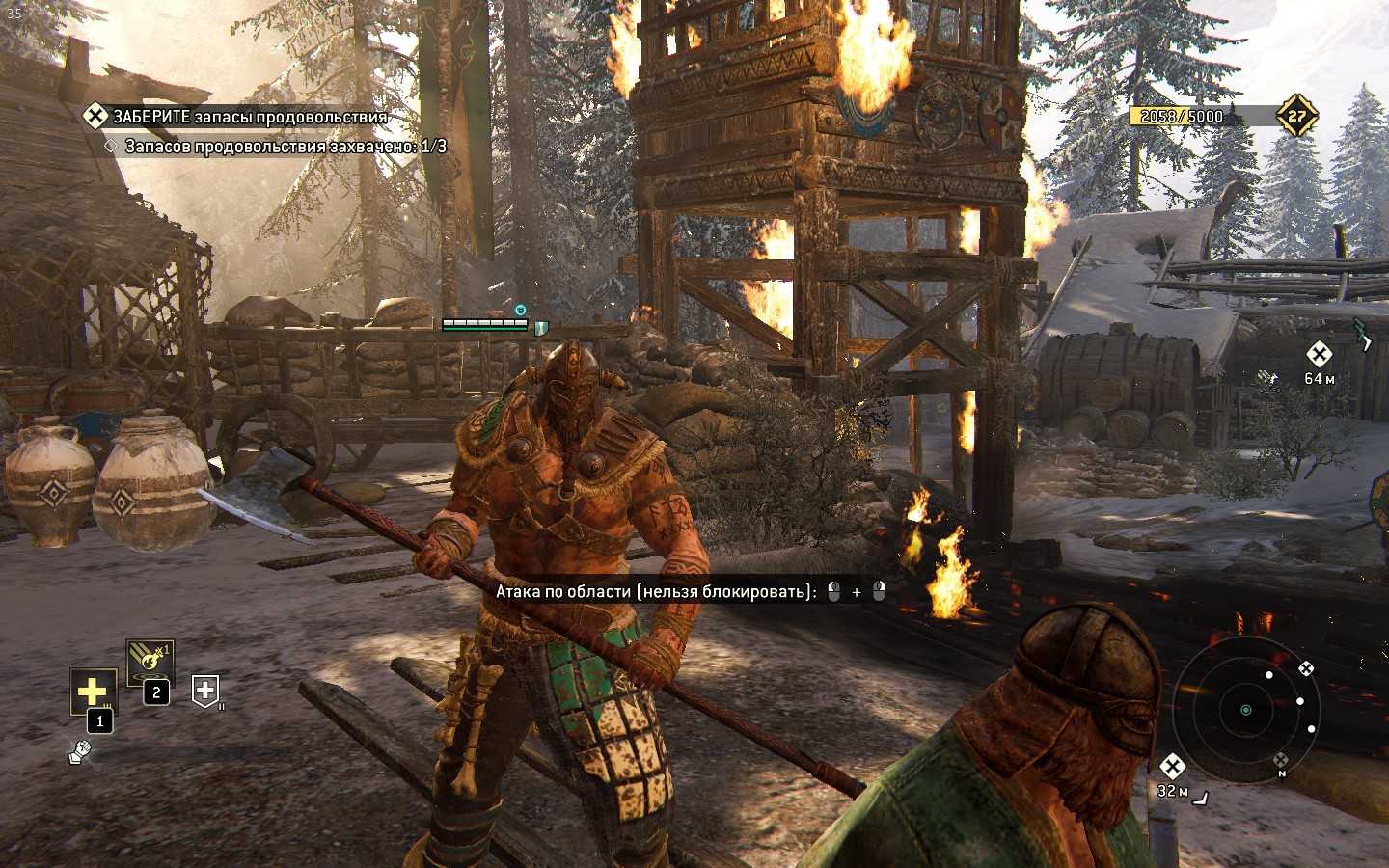Click the level 27 diamond badge
This screenshot has height=868, width=1389.
click(1296, 117)
